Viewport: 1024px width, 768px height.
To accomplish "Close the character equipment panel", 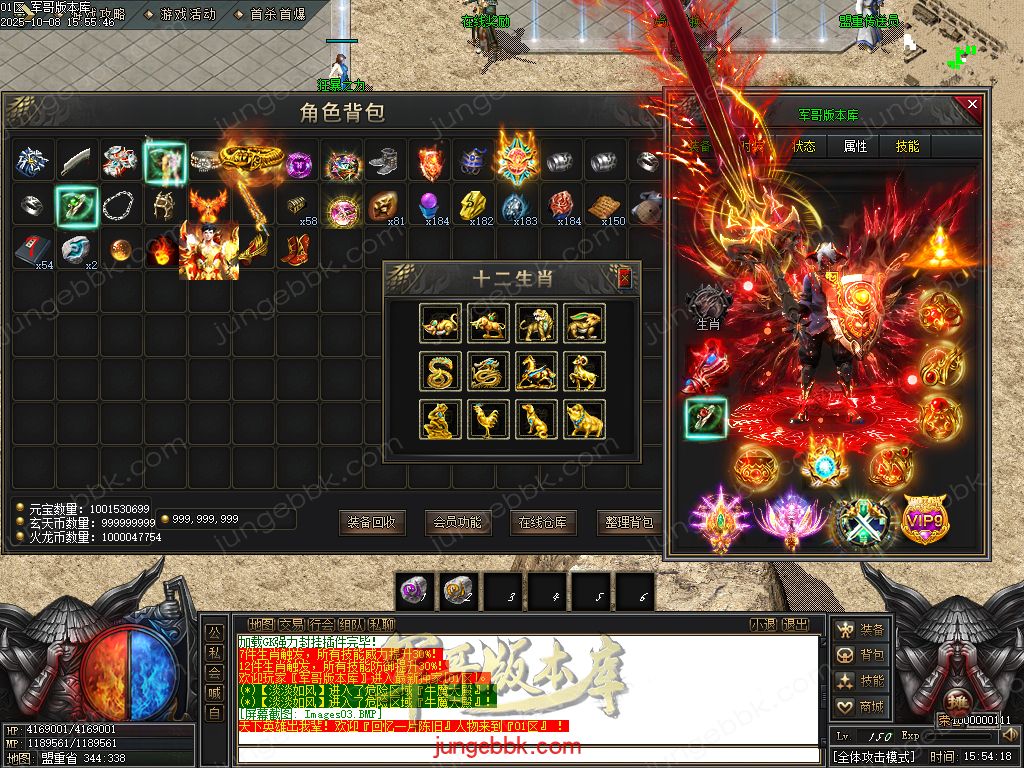I will pos(970,104).
